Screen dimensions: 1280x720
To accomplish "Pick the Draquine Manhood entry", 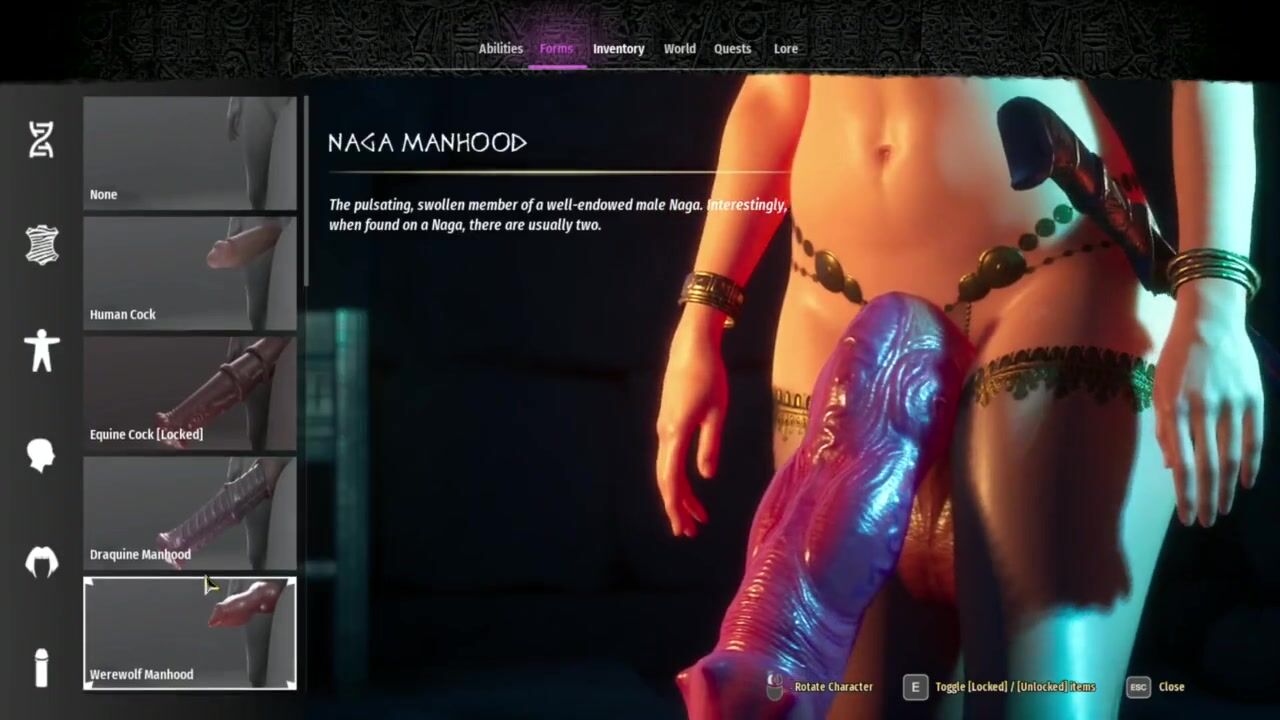I will 189,513.
